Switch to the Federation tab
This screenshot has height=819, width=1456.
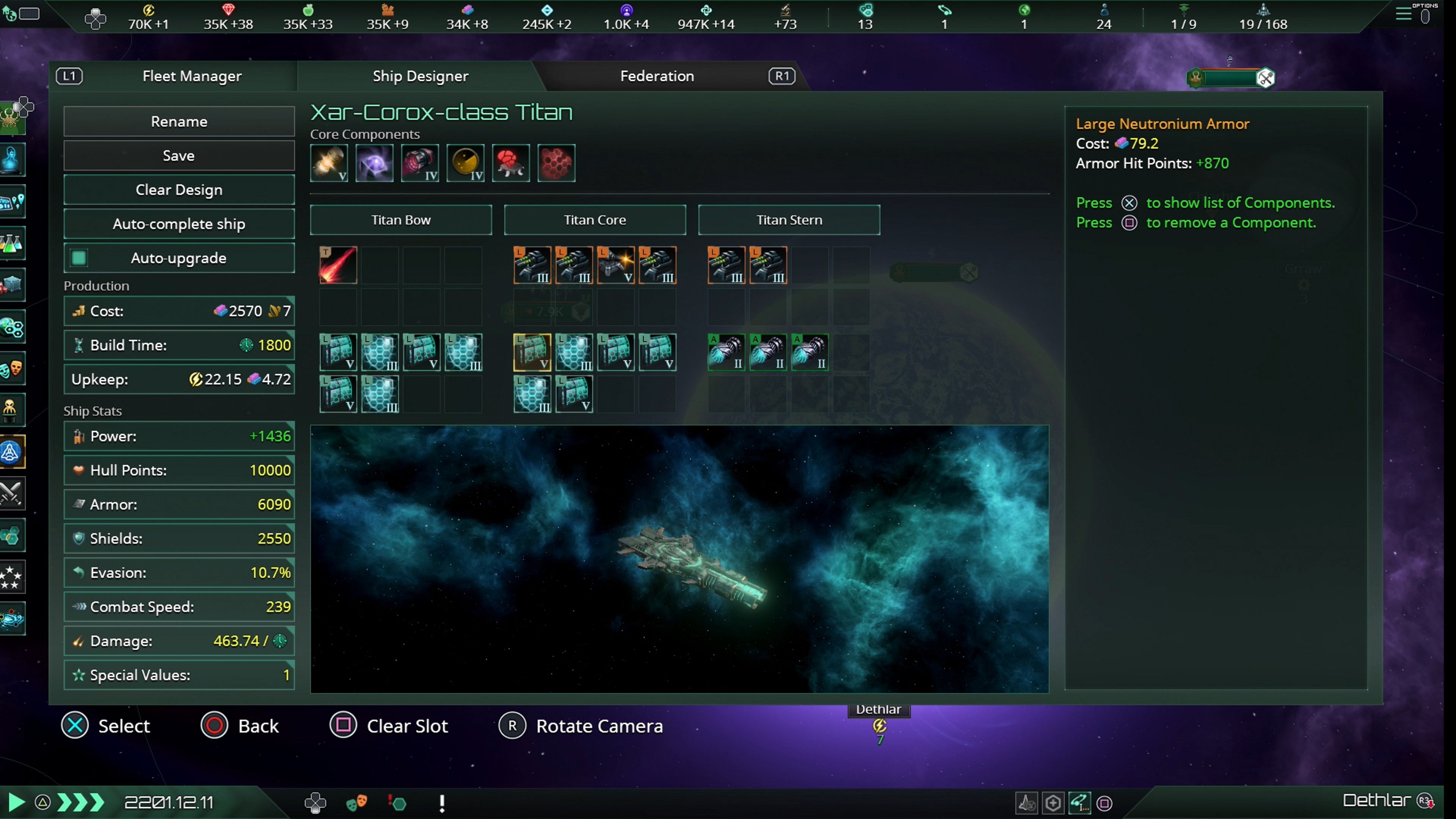(656, 76)
